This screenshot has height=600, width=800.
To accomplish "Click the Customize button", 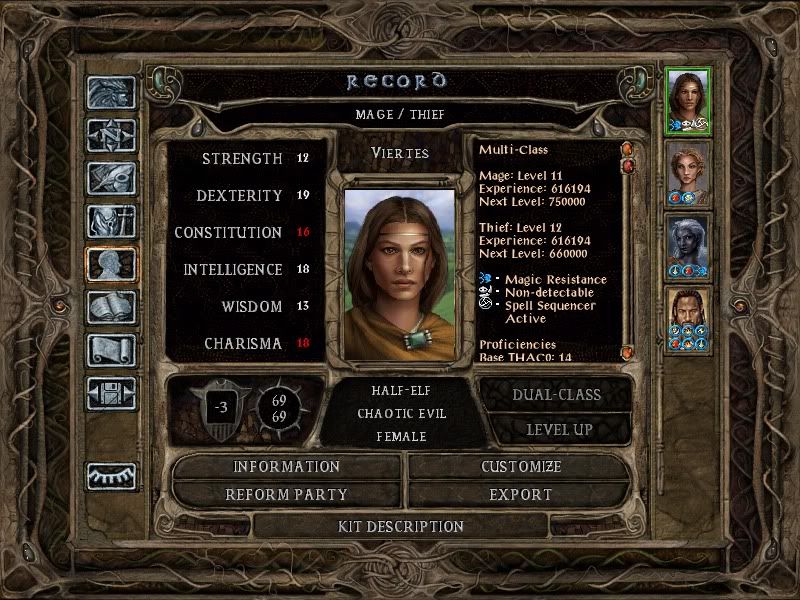I will (520, 467).
